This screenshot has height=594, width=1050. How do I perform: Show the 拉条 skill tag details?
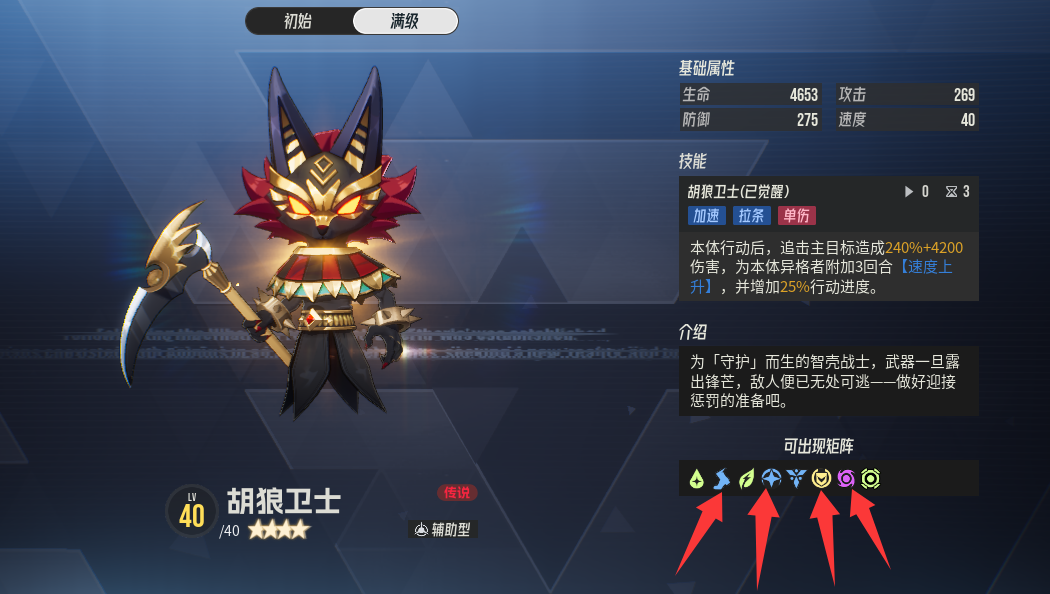pos(752,215)
